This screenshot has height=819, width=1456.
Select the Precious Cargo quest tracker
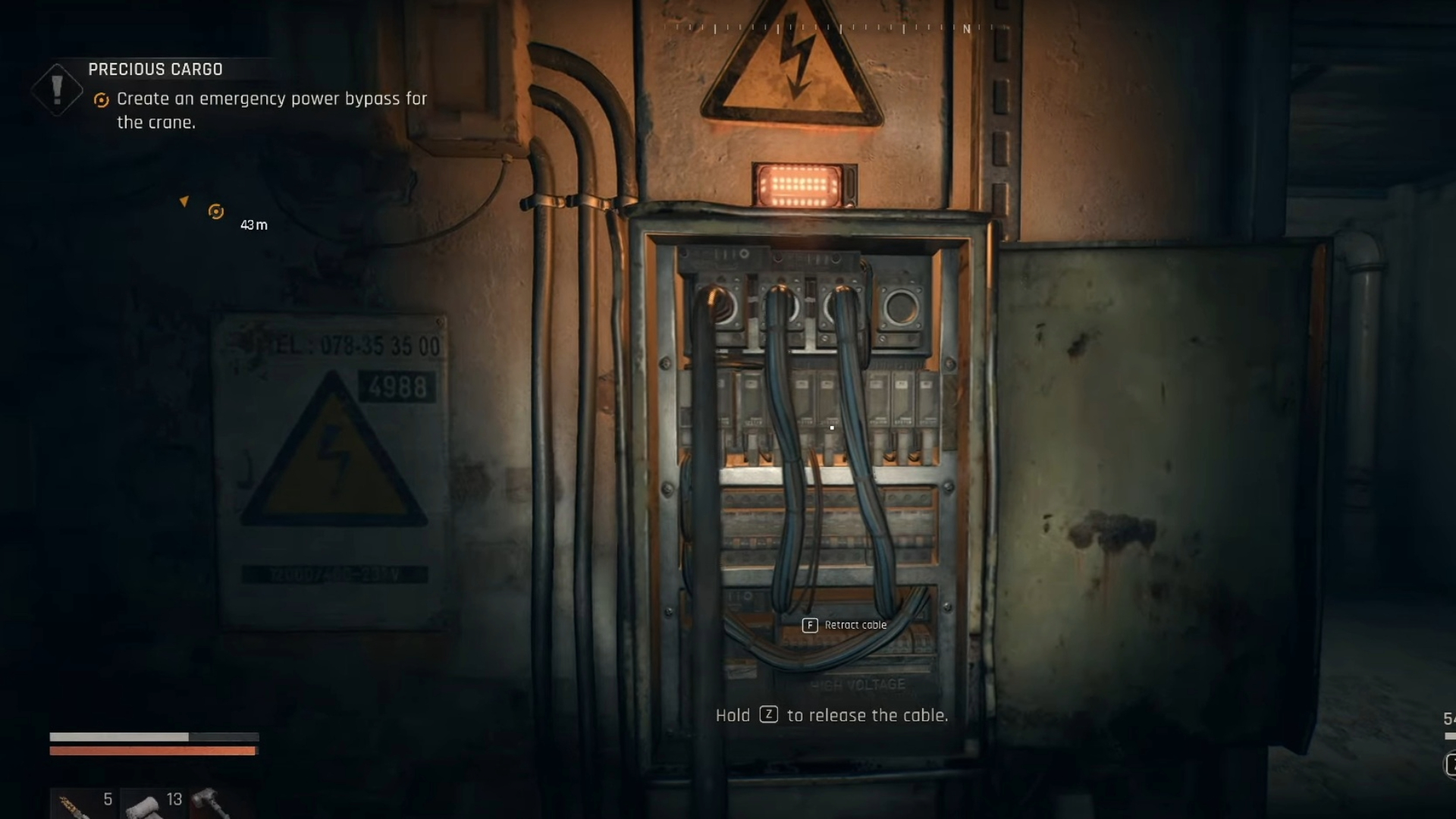pyautogui.click(x=155, y=70)
